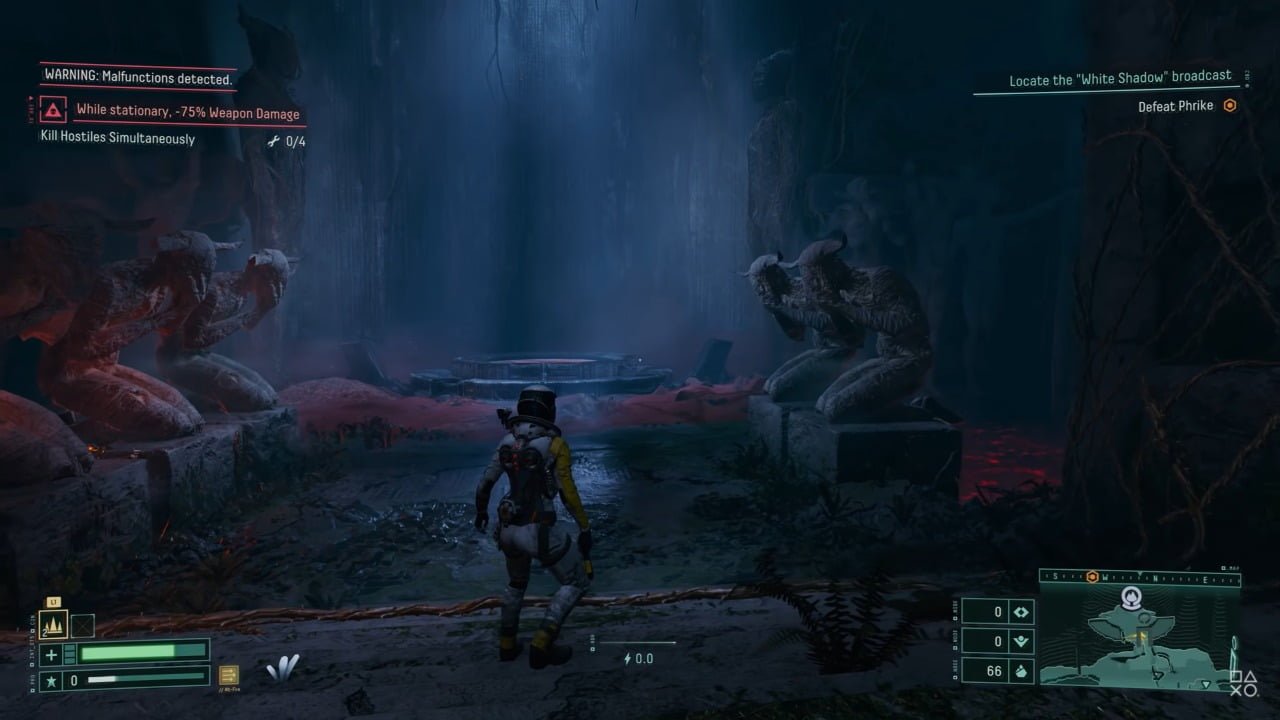Click the green plus integrity icon
The height and width of the screenshot is (720, 1280).
53,654
